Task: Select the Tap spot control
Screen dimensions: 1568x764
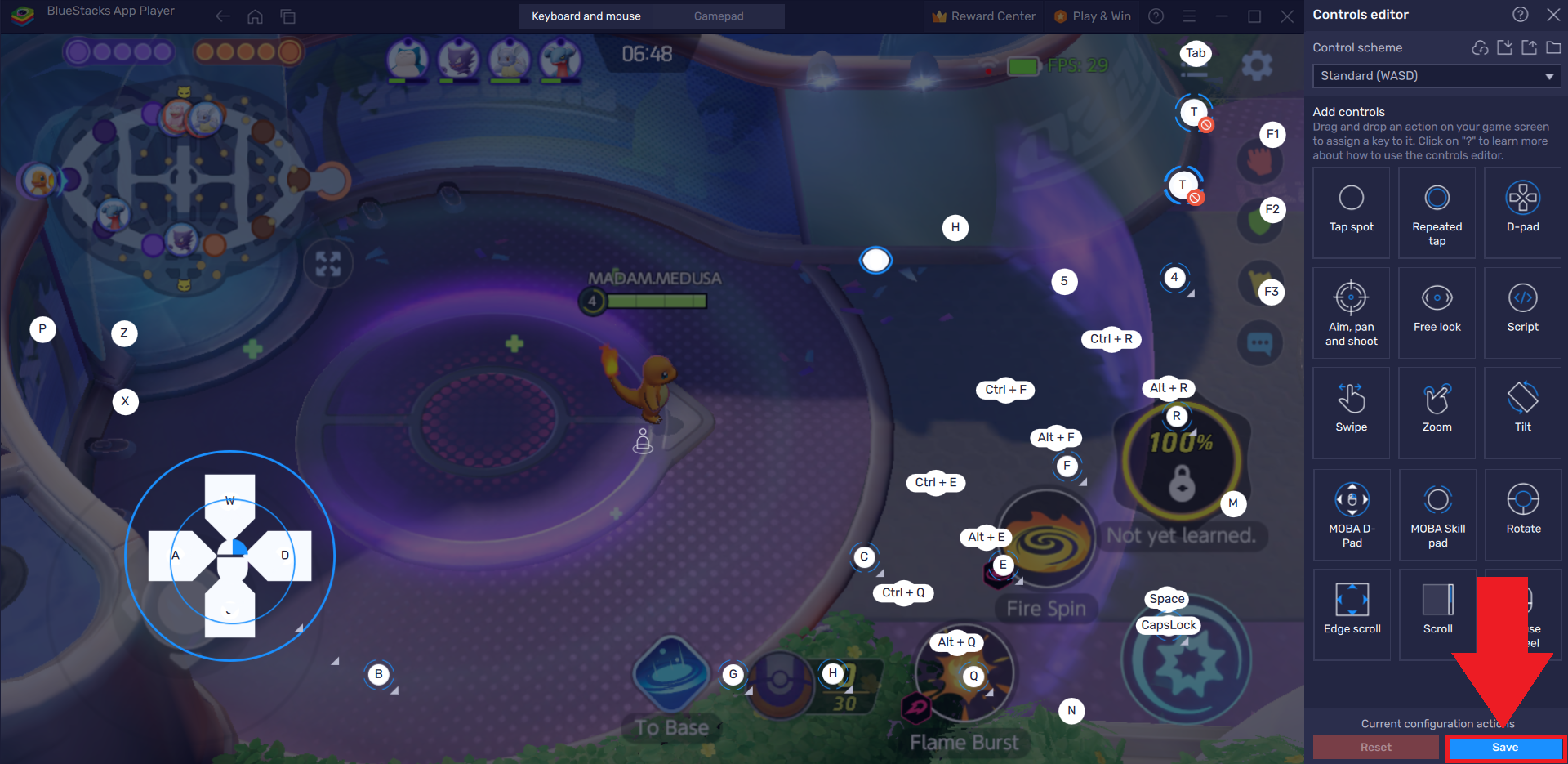Action: pos(1351,212)
